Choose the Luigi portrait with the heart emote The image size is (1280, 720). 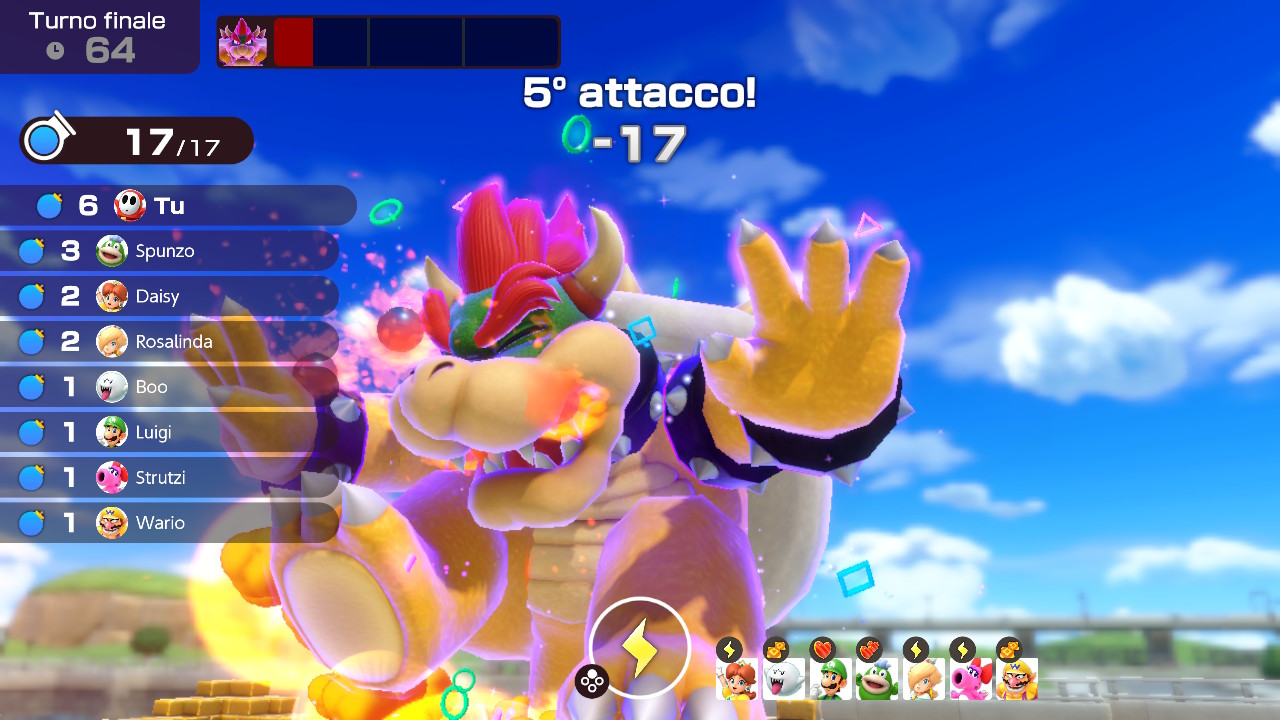click(830, 679)
